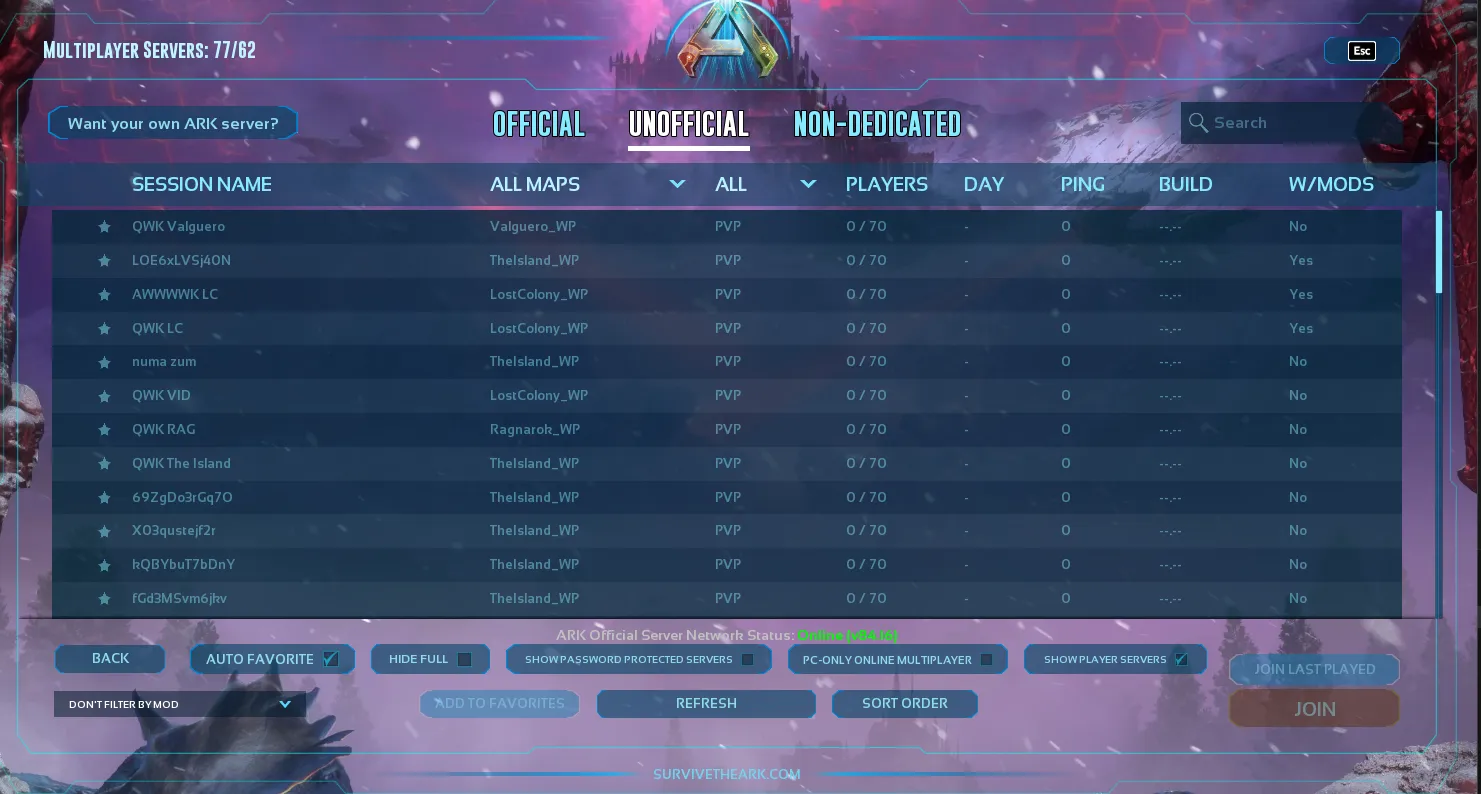The width and height of the screenshot is (1481, 794).
Task: Enable the HIDE FULL checkbox
Action: pos(463,659)
